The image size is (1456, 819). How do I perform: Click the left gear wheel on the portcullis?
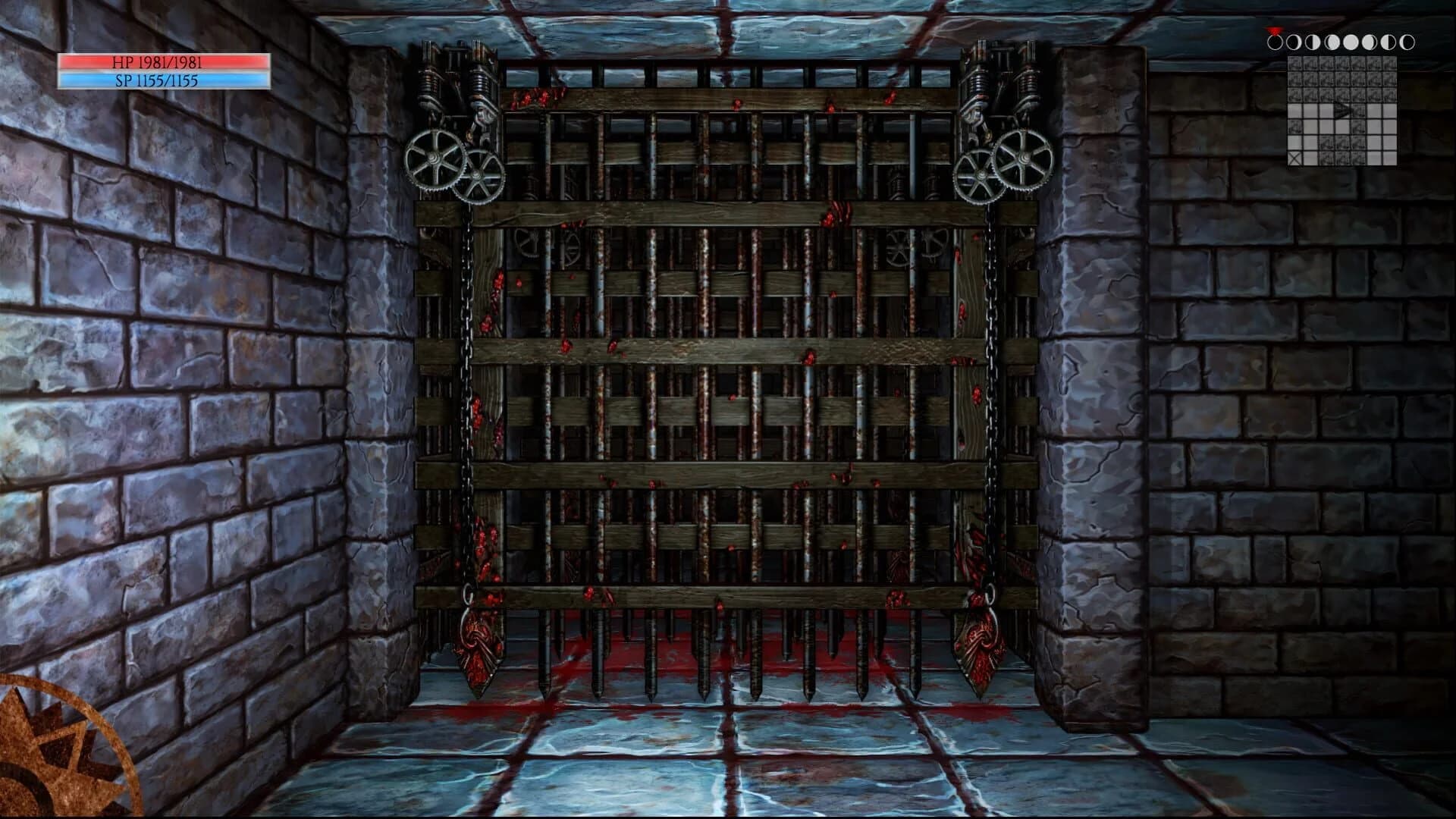(436, 159)
